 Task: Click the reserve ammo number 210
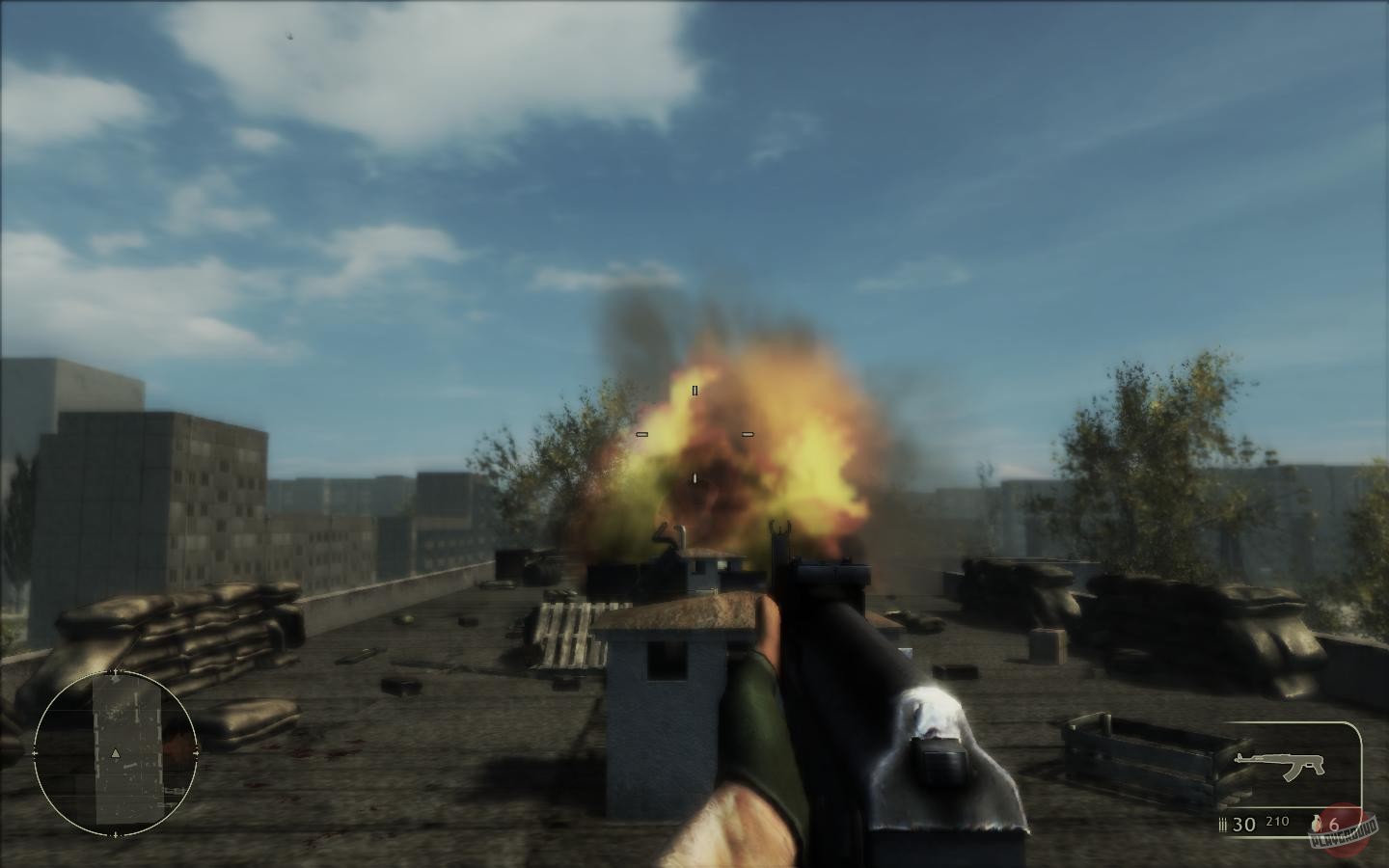pyautogui.click(x=1277, y=822)
